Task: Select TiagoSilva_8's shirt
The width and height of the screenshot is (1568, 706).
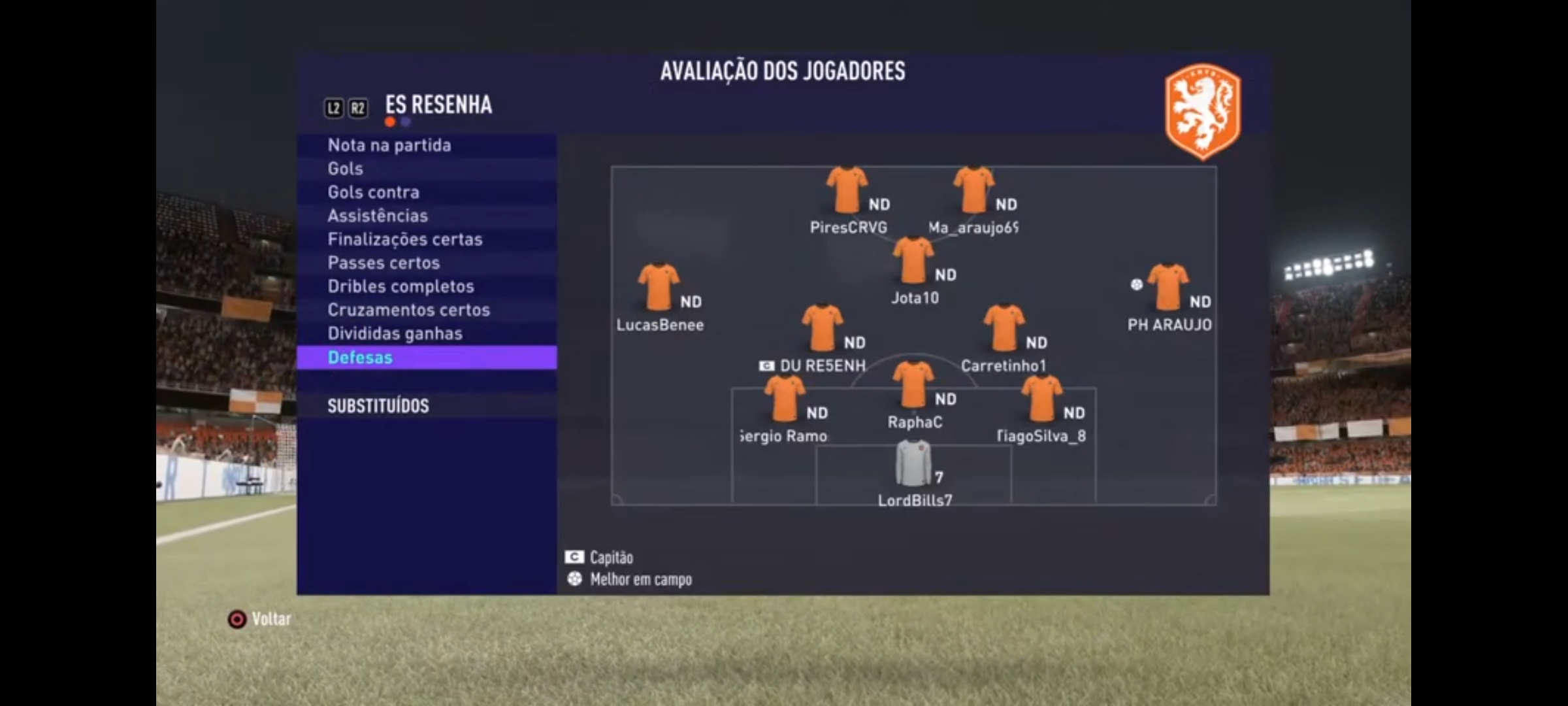Action: point(1041,399)
